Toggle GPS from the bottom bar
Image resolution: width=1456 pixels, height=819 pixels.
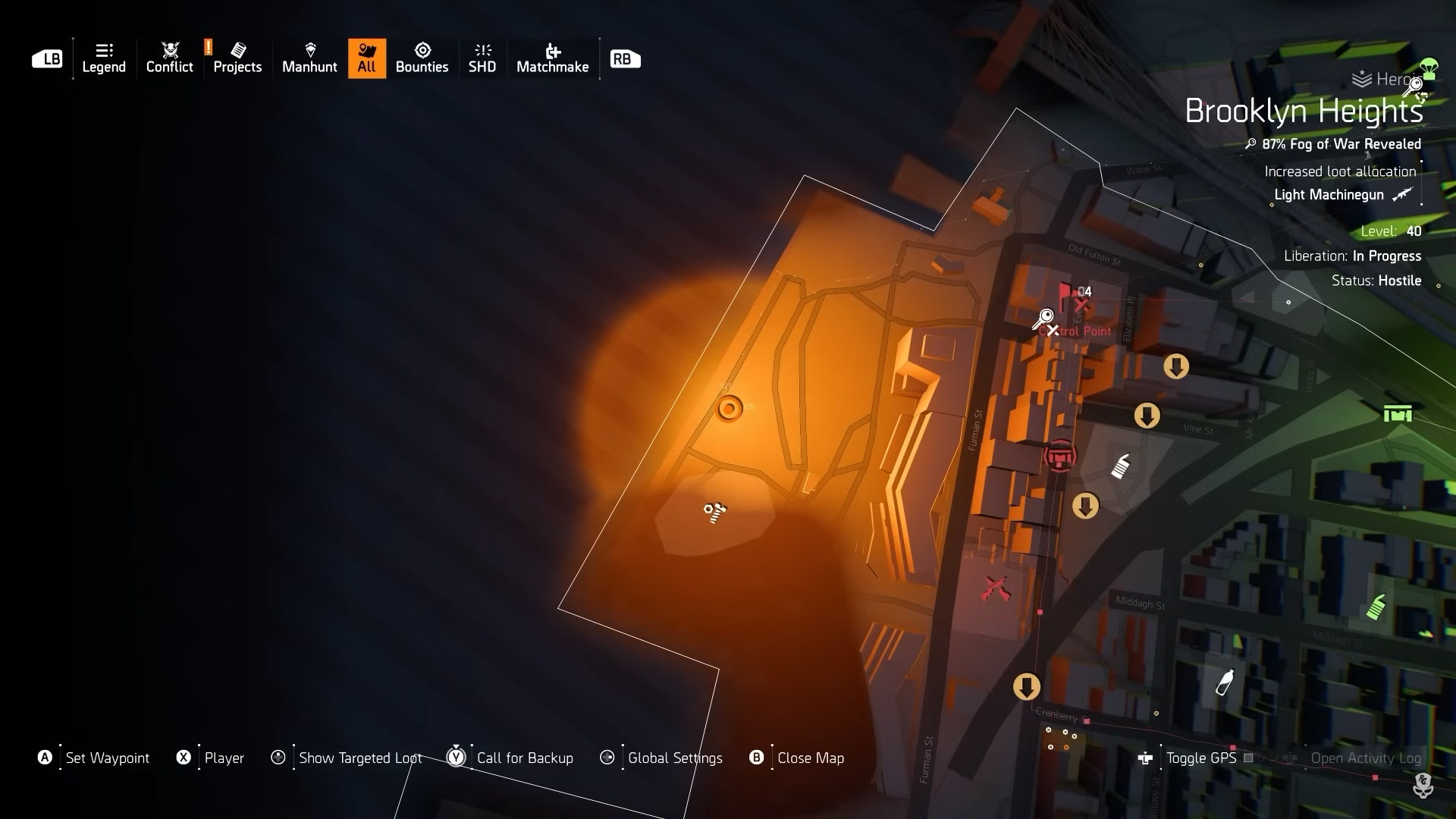[x=1202, y=758]
